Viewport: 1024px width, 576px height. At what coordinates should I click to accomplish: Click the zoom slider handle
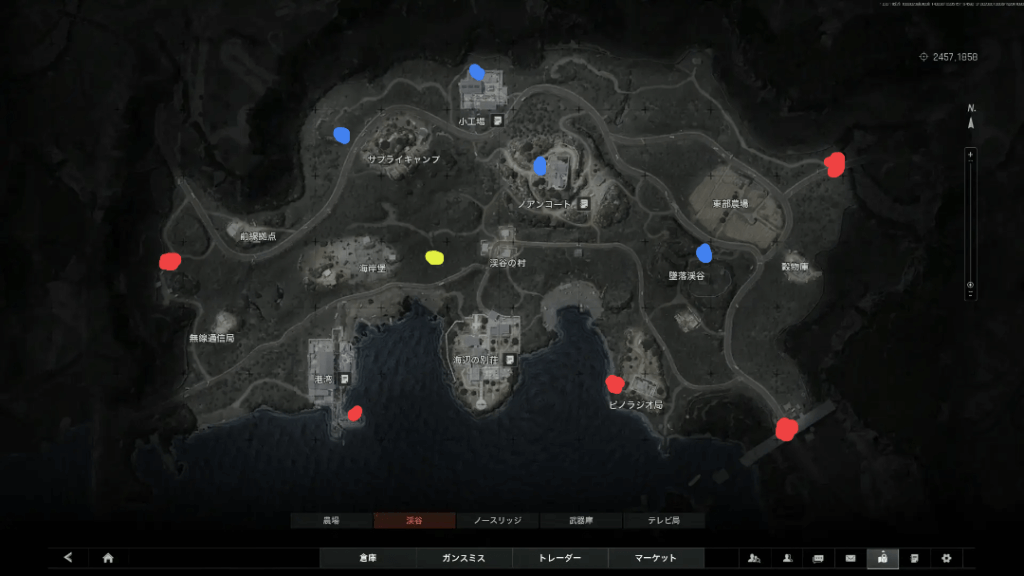tap(970, 285)
